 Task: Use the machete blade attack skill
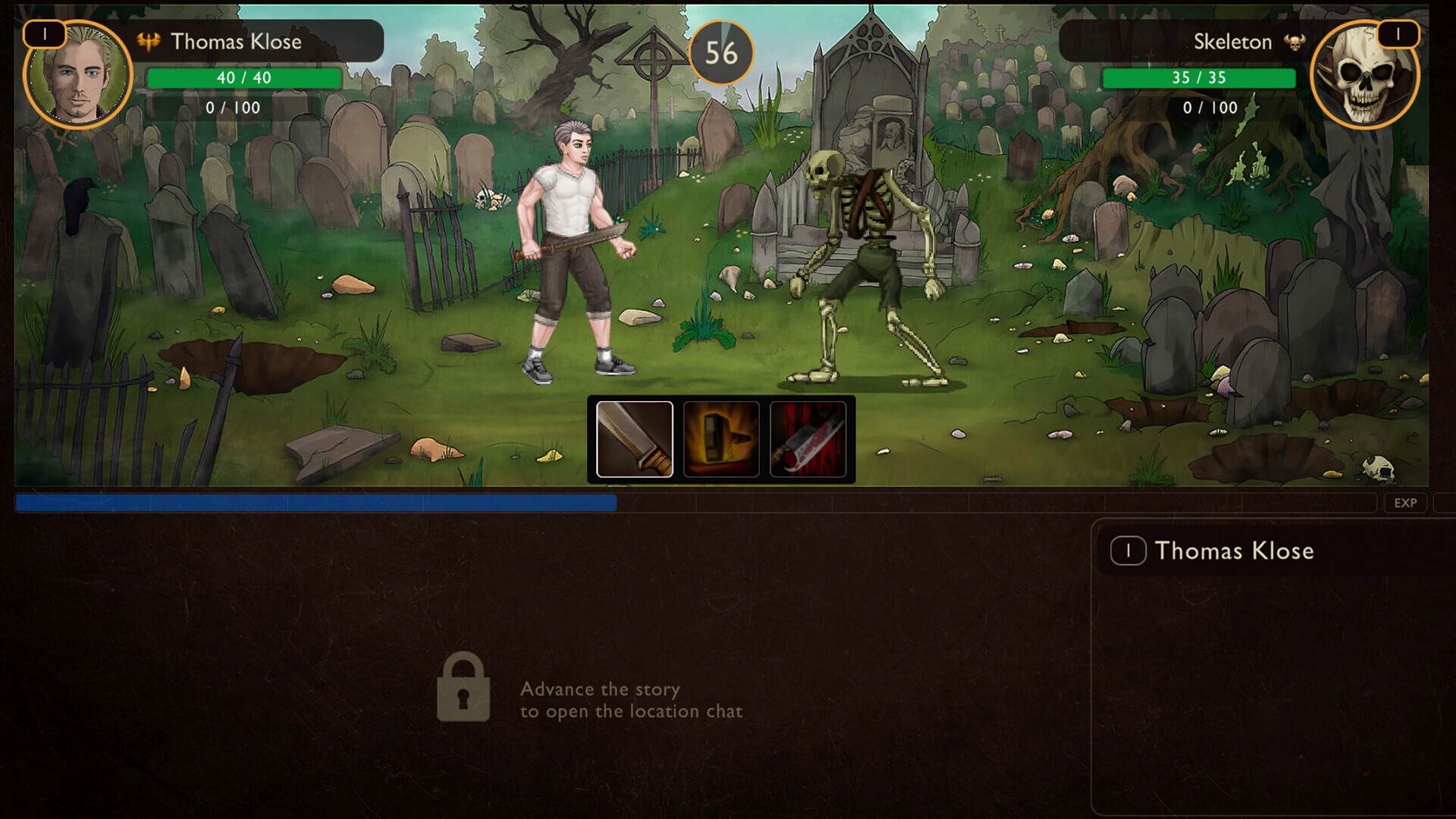click(x=635, y=439)
